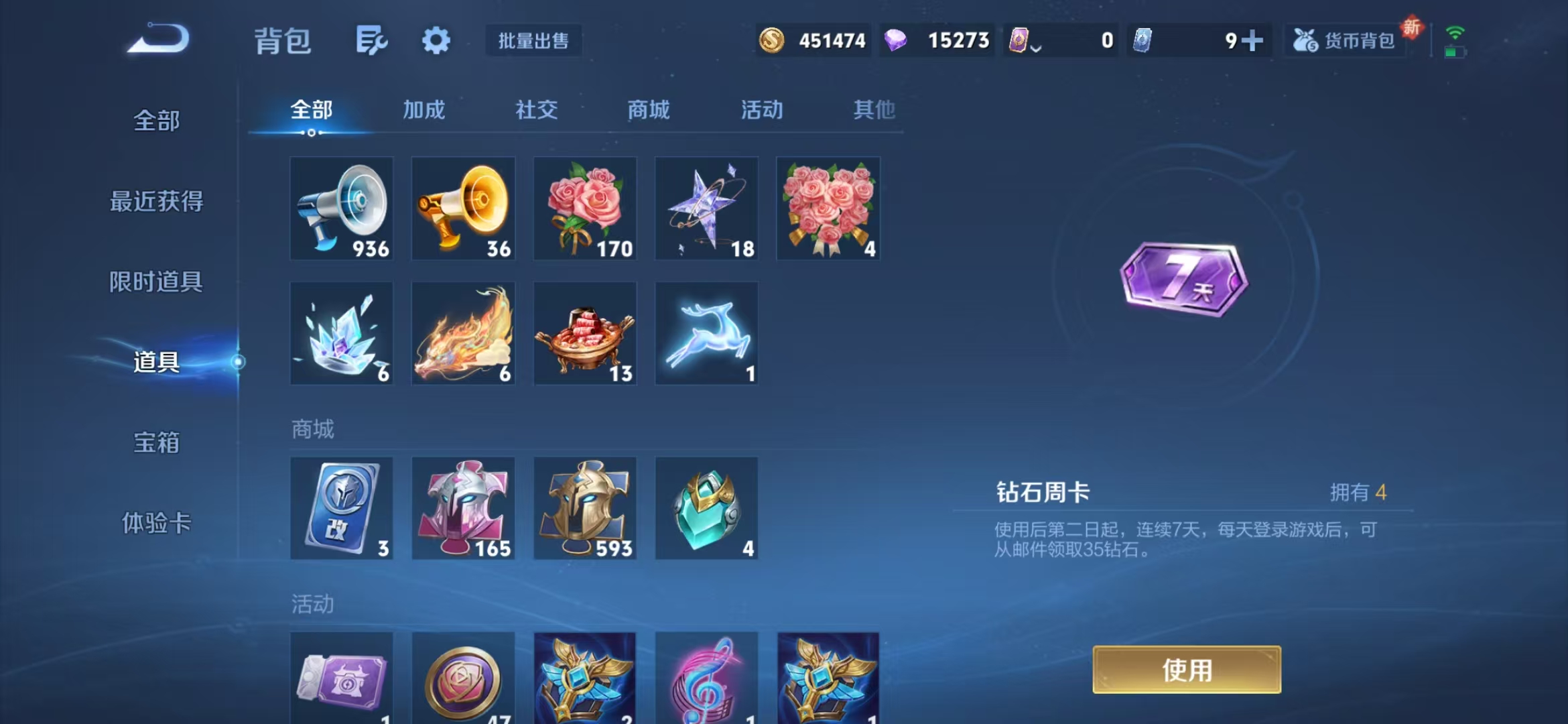Click the edit icon next to 背包 title
This screenshot has height=724, width=1568.
373,40
